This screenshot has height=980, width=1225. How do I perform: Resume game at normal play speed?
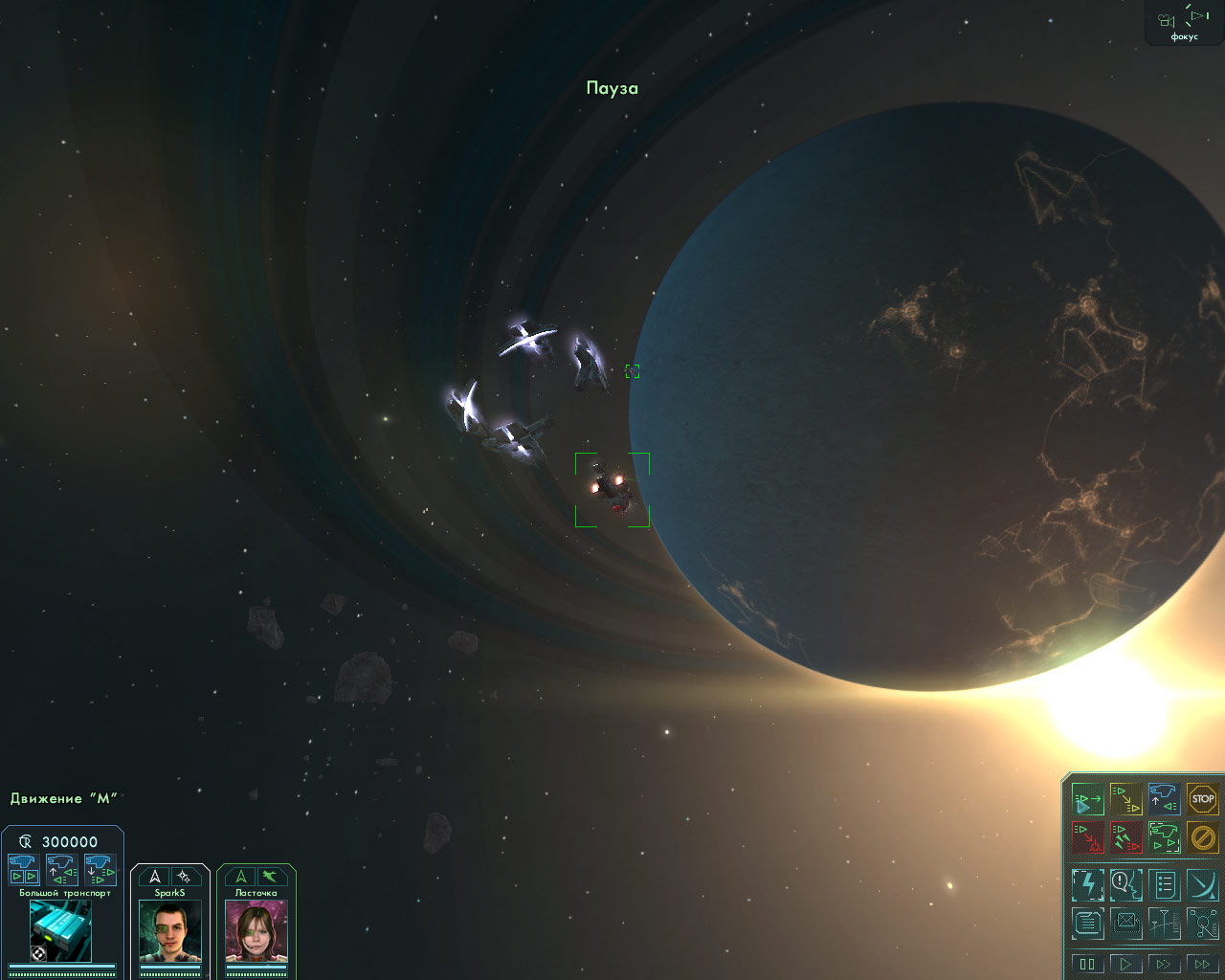click(1125, 964)
